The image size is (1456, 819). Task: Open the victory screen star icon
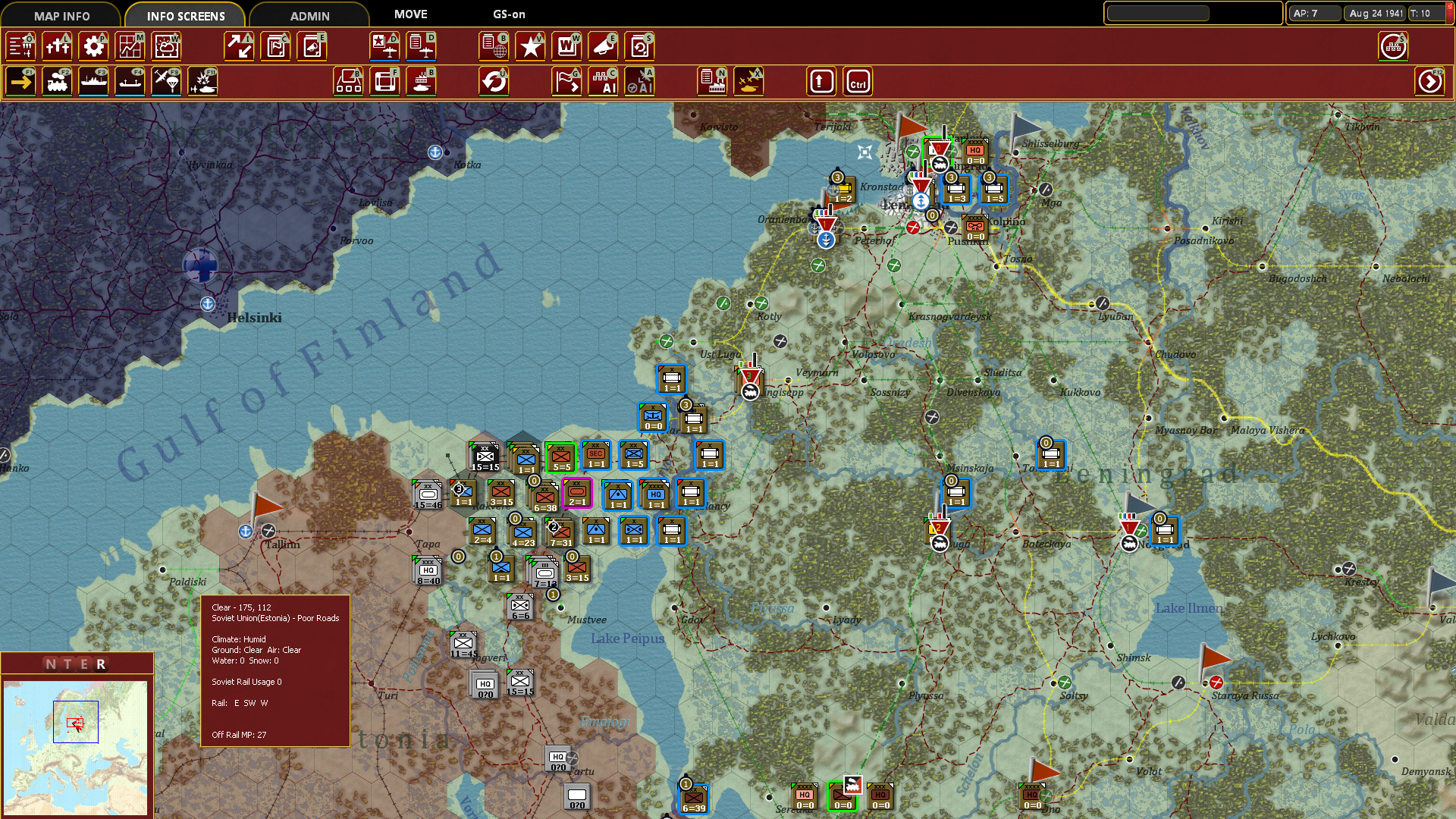coord(530,46)
